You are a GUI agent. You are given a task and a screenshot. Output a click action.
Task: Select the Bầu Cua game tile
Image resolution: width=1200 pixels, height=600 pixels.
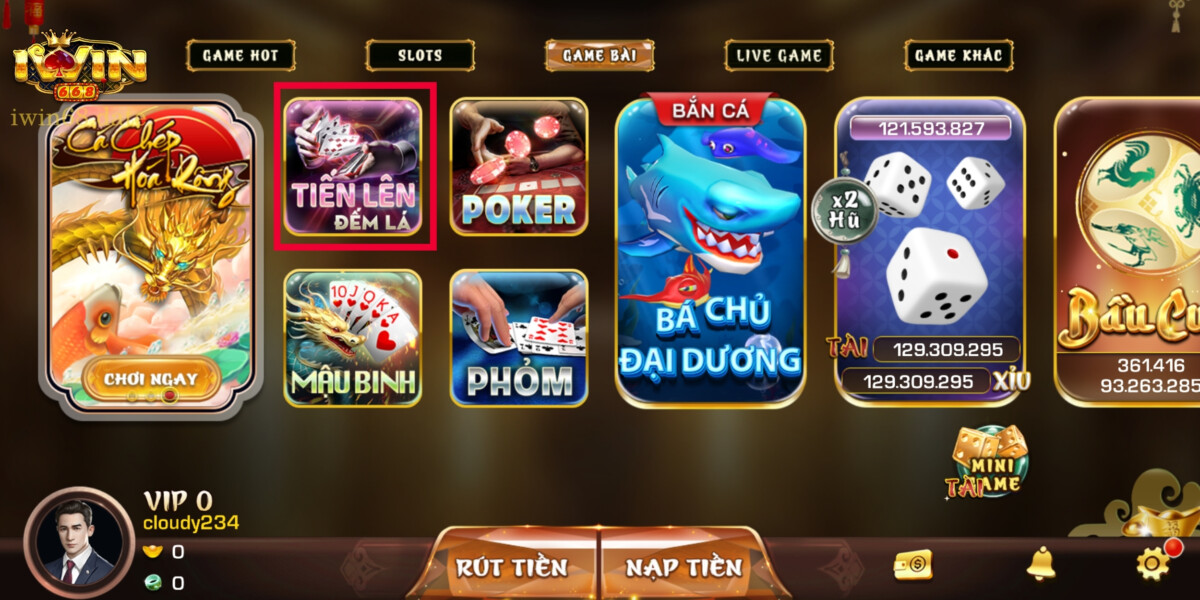tap(1130, 250)
